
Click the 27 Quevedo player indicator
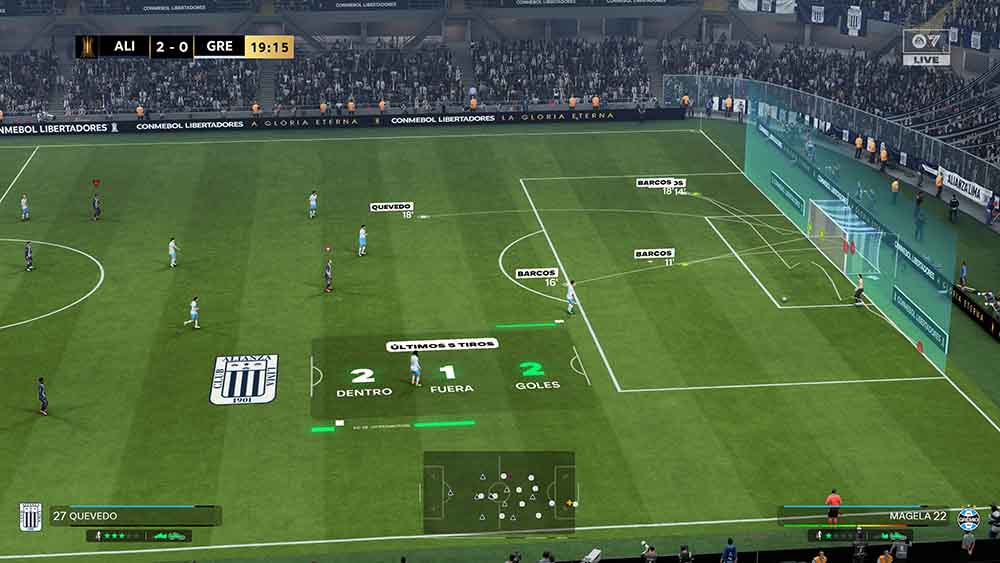[135, 516]
